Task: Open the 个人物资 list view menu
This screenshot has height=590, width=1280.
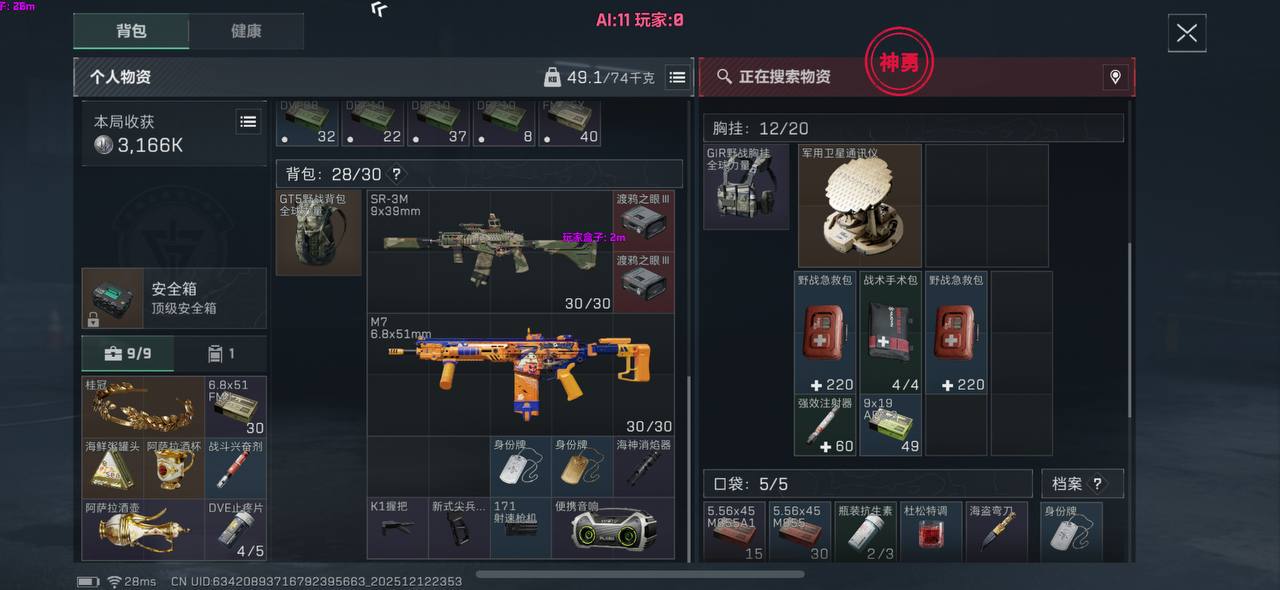Action: [677, 77]
